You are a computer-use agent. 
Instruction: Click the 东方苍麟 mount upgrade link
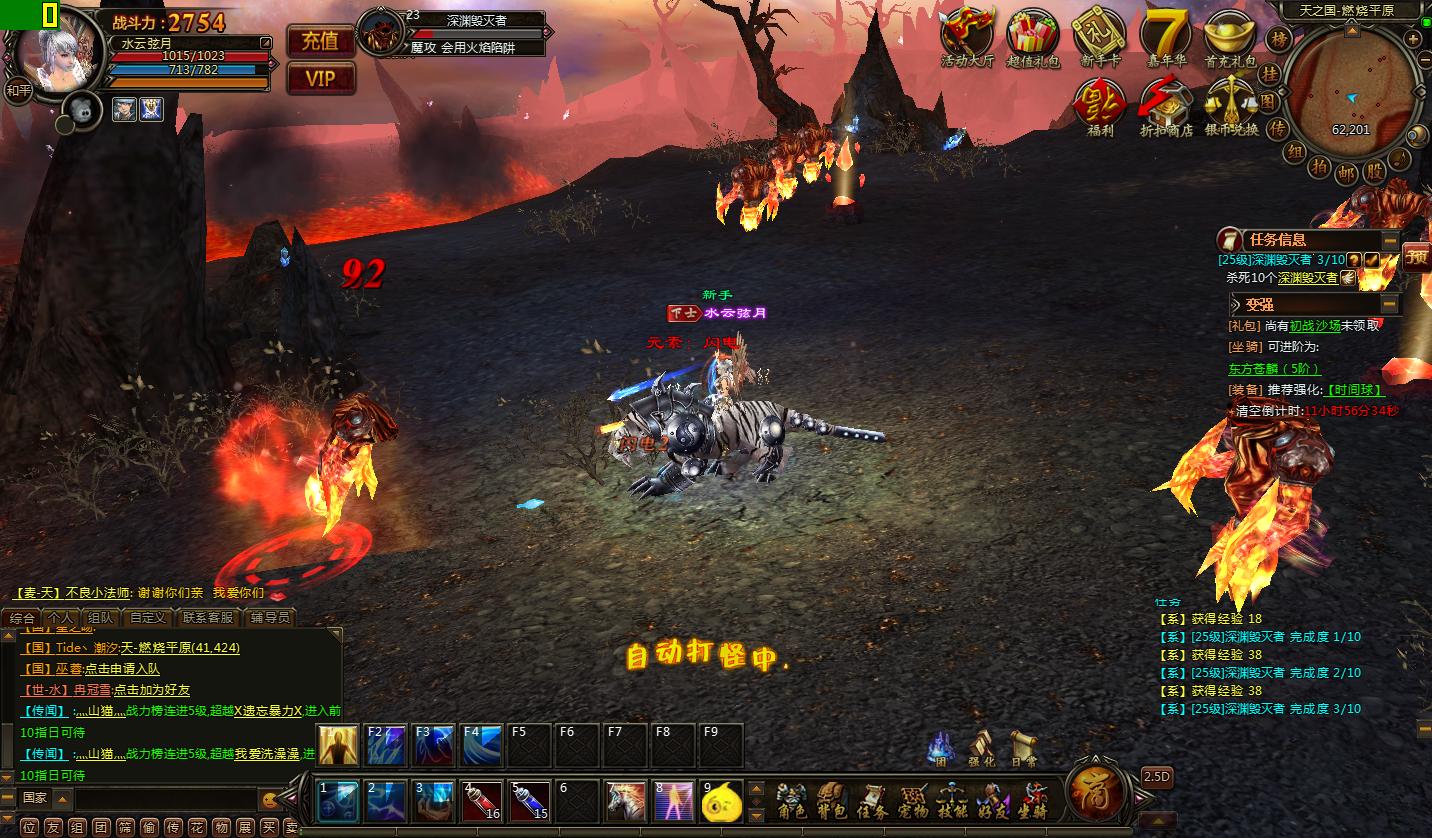point(1274,368)
